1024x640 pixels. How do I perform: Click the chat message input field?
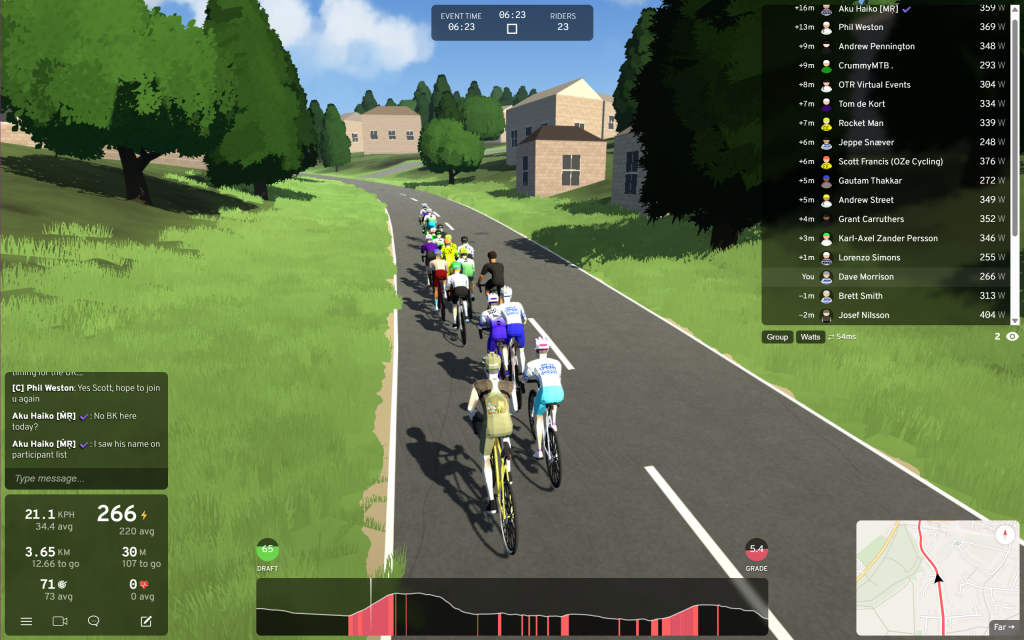85,478
